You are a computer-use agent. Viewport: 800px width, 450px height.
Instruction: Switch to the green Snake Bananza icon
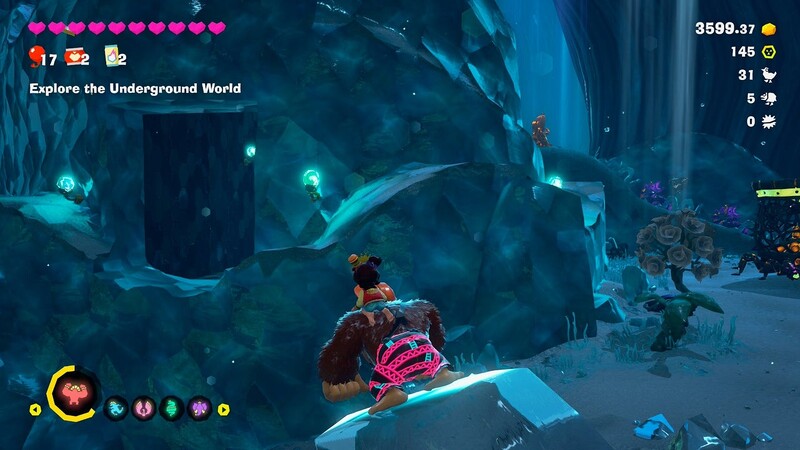172,408
